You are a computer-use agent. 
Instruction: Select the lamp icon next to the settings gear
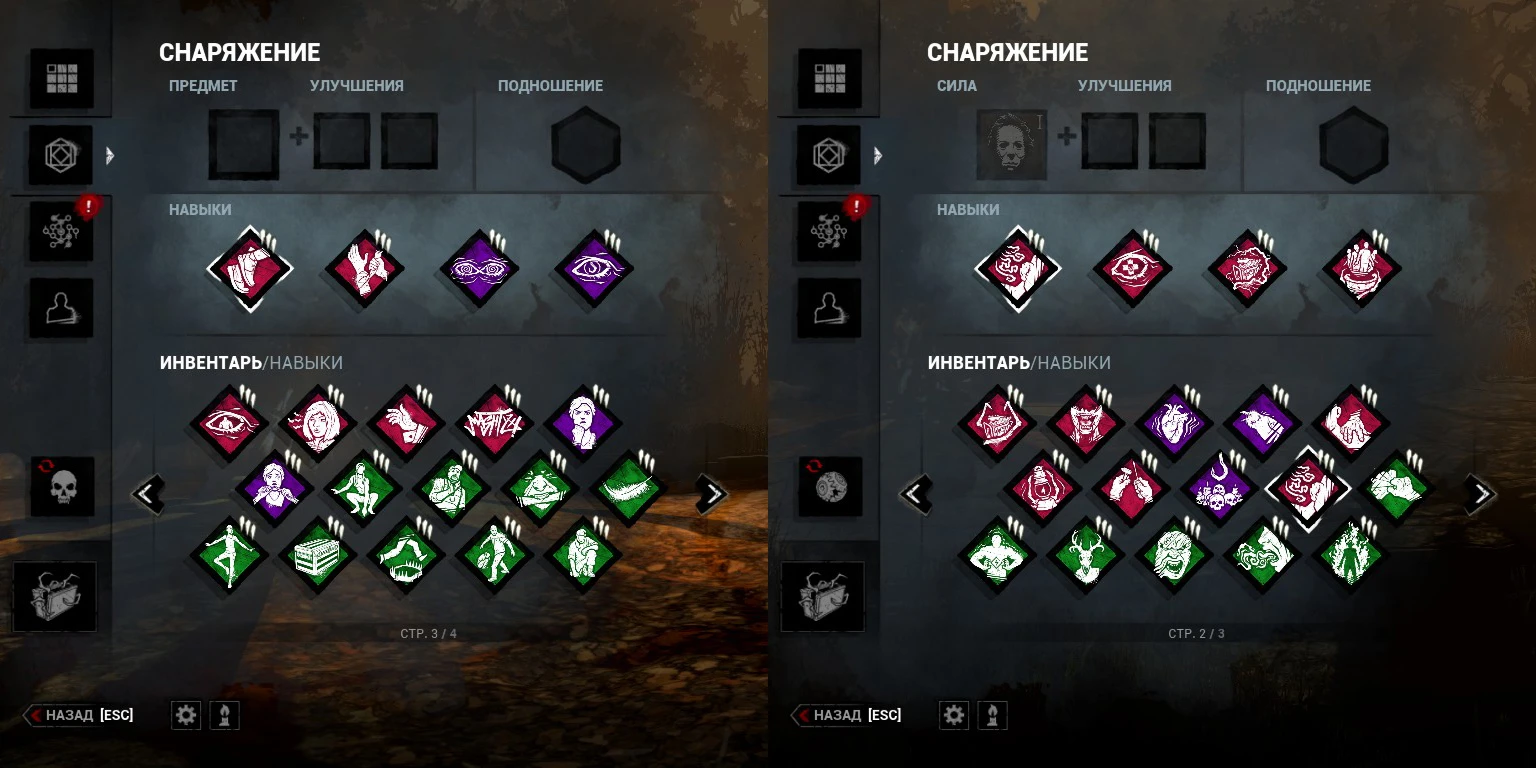(224, 715)
